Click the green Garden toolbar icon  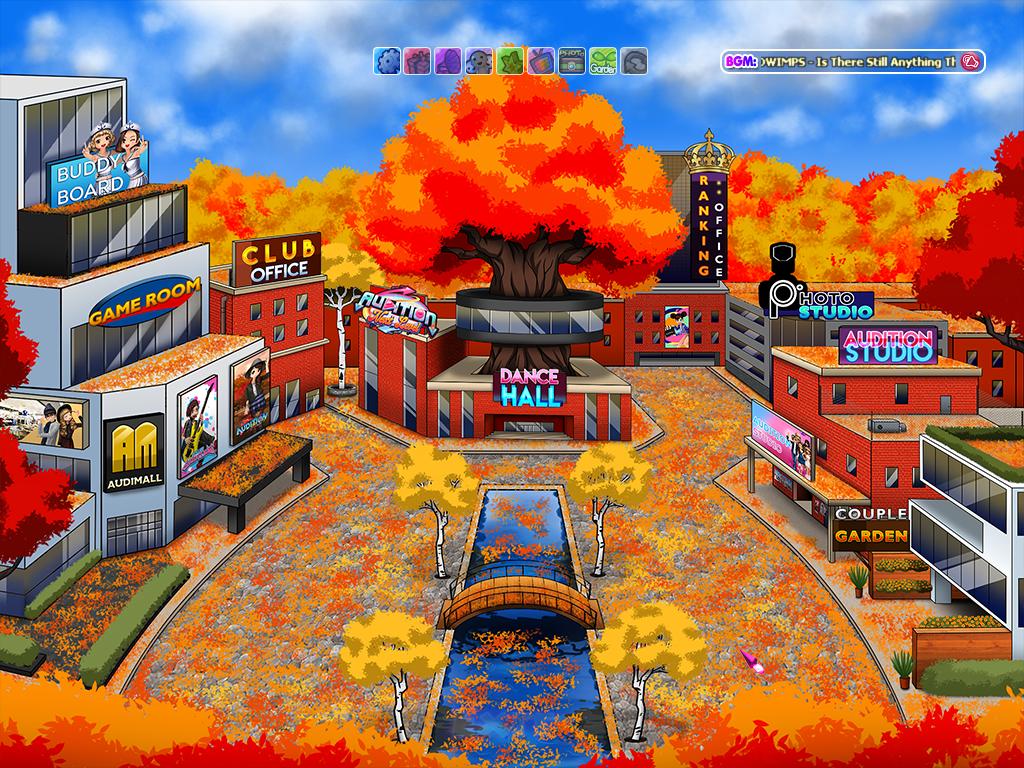[602, 61]
